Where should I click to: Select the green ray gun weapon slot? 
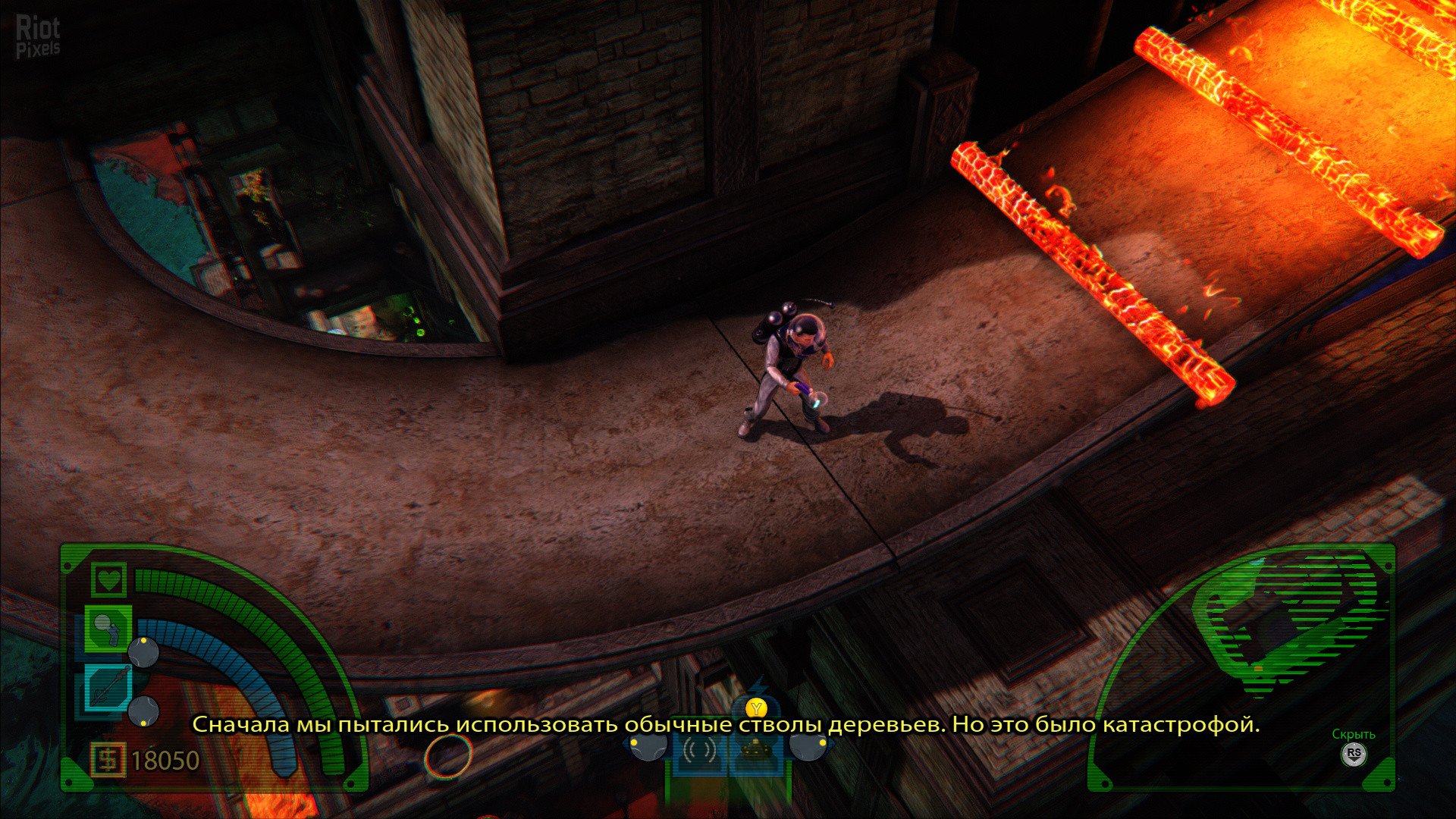[x=108, y=628]
